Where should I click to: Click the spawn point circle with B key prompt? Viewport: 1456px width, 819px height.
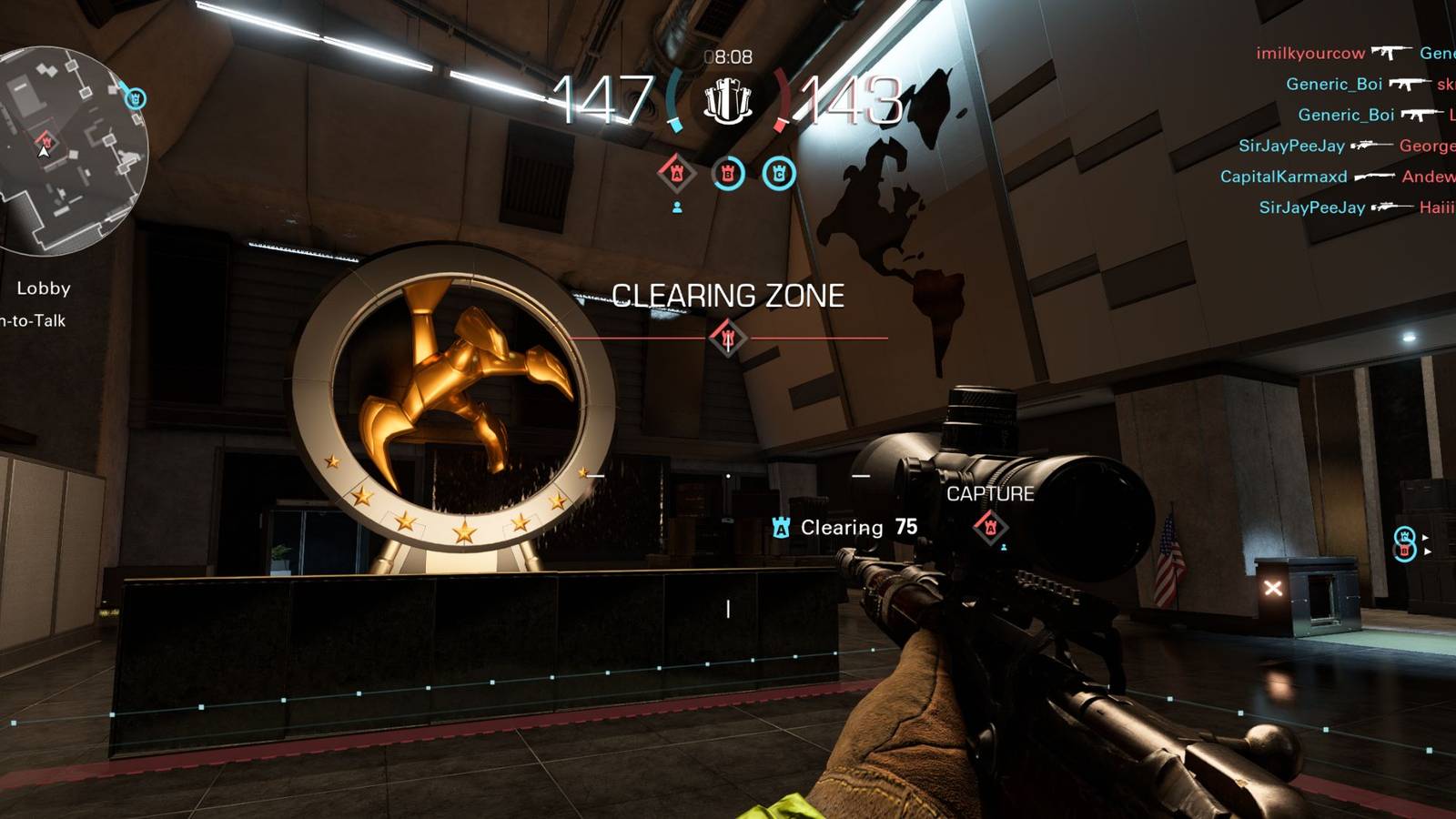click(x=1405, y=552)
